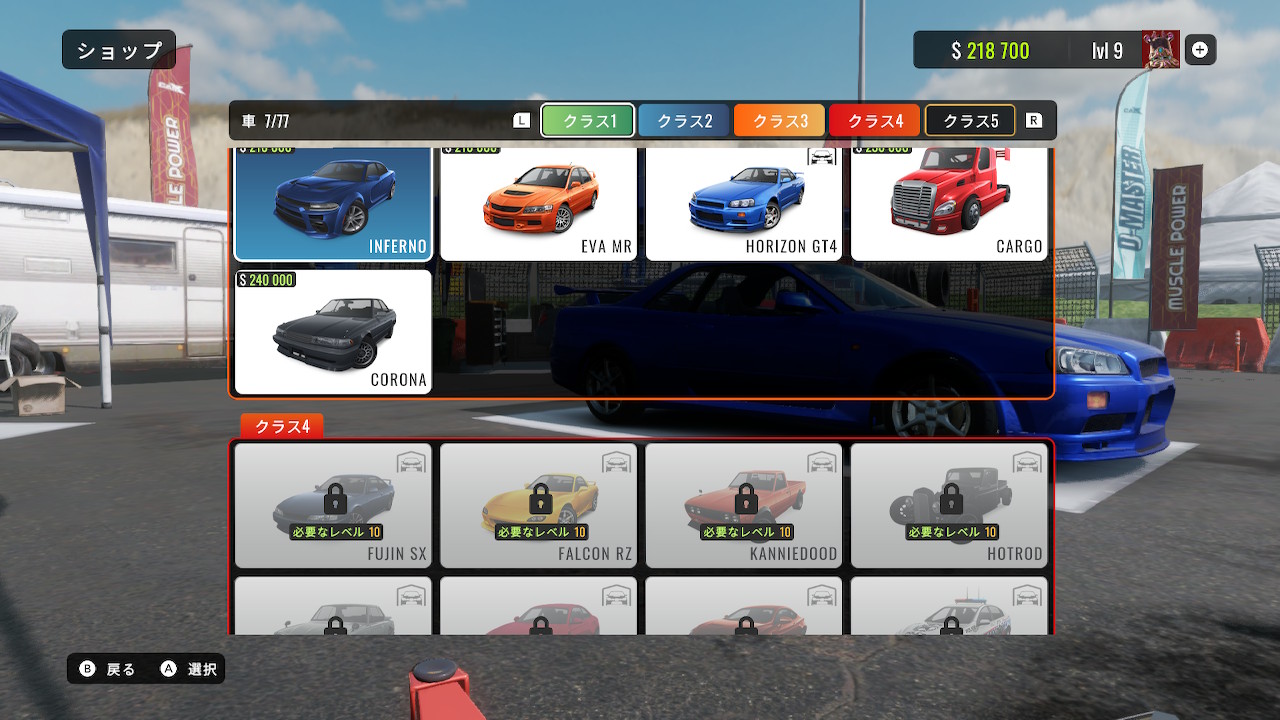
Task: Choose the orange EVA MR car
Action: (x=538, y=204)
